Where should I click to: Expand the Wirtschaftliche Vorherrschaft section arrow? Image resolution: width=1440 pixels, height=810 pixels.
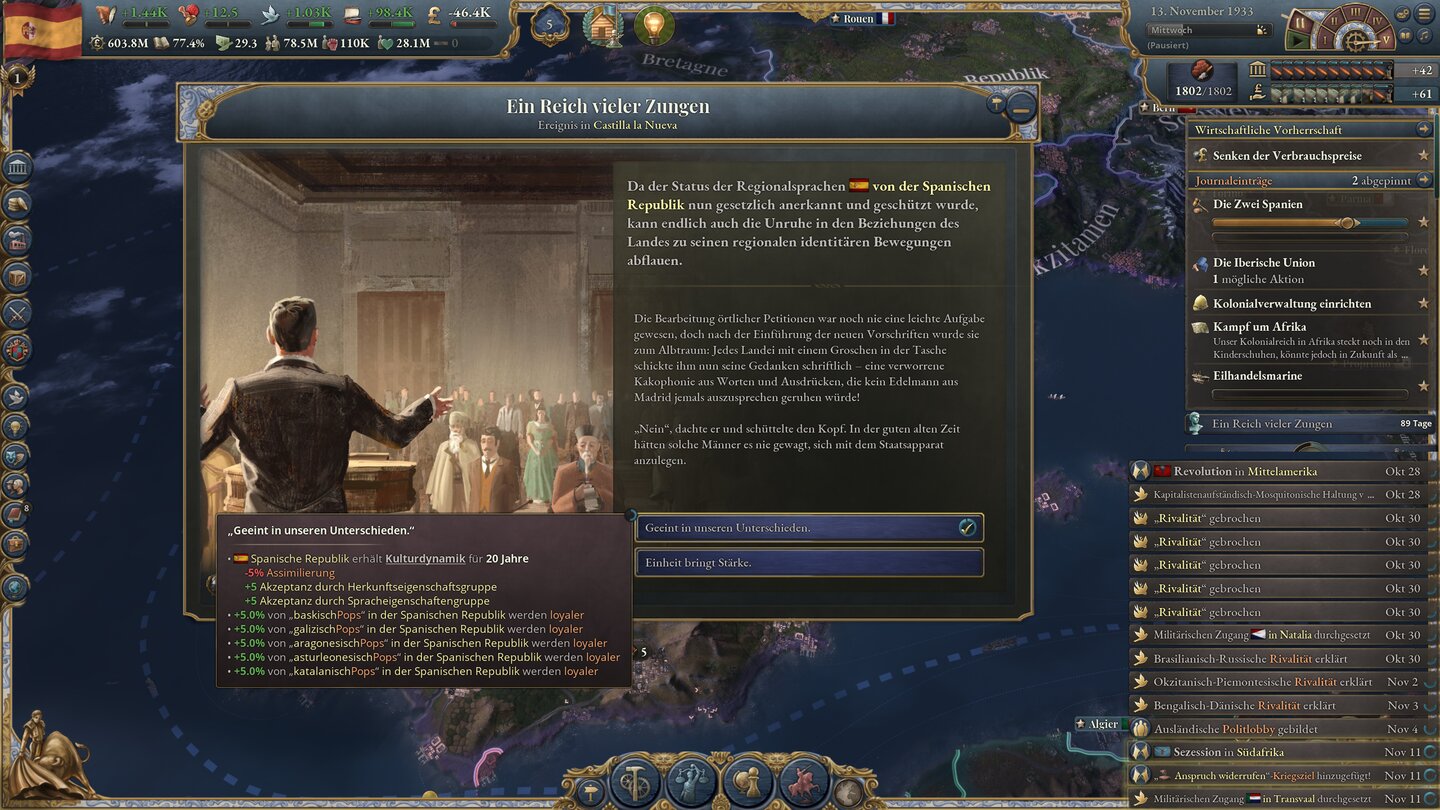(x=1426, y=128)
